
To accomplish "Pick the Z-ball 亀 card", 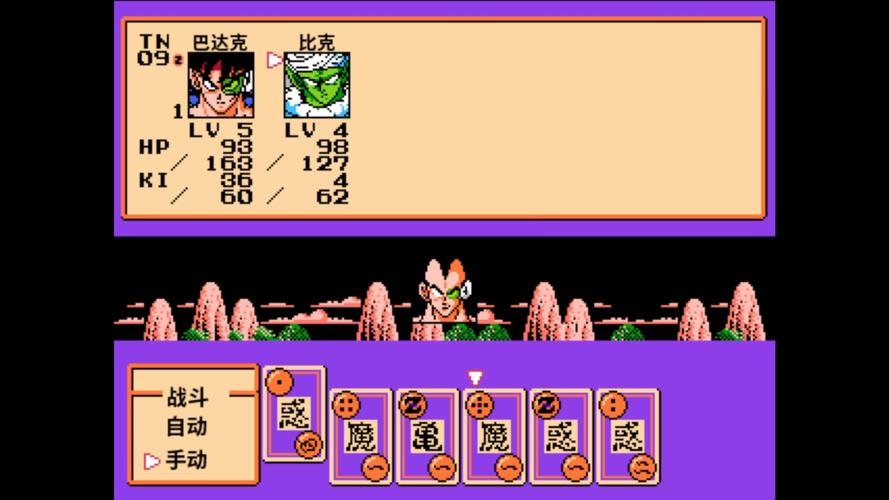I will 427,435.
